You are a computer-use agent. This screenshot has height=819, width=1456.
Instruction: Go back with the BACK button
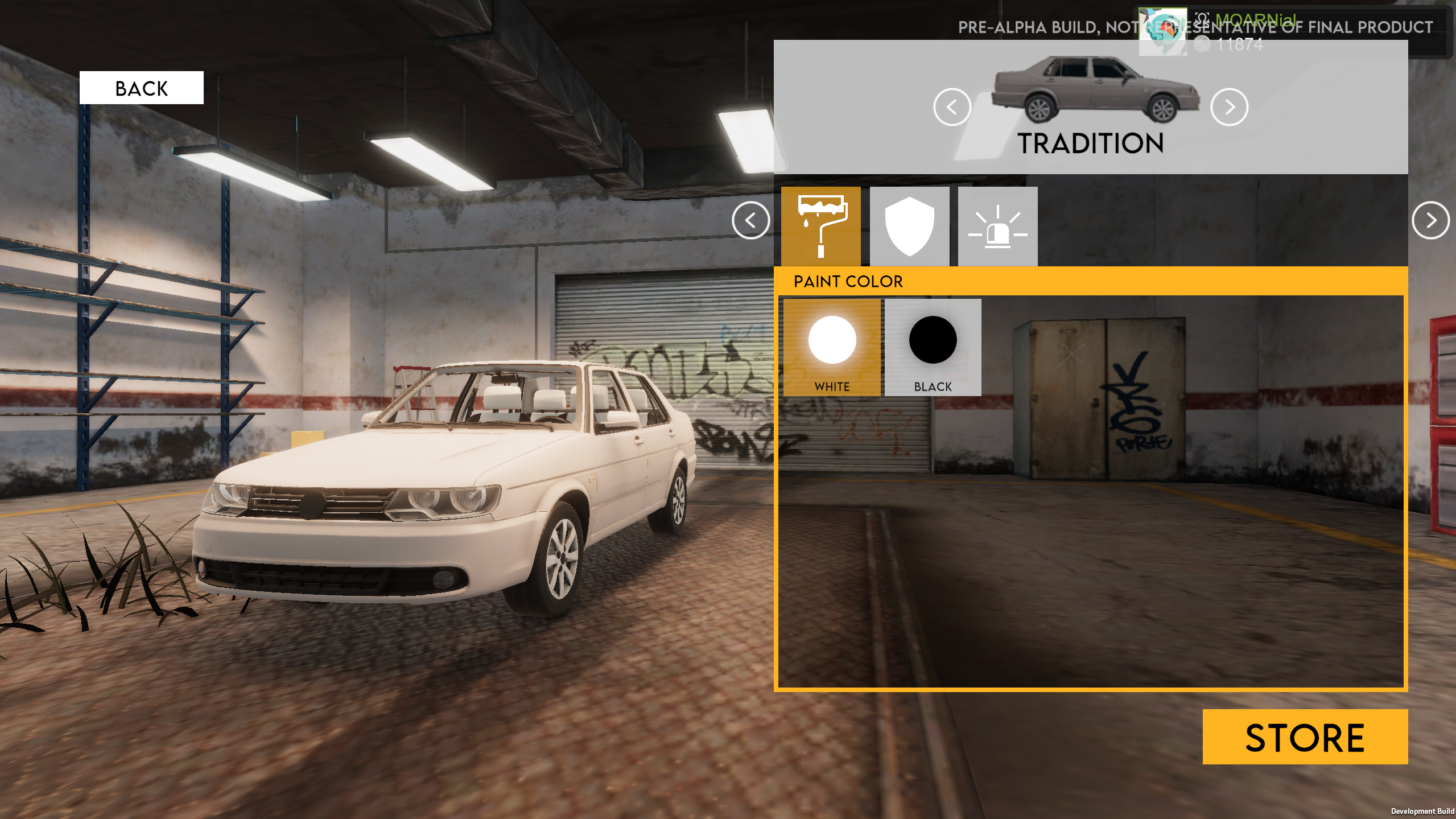tap(141, 88)
